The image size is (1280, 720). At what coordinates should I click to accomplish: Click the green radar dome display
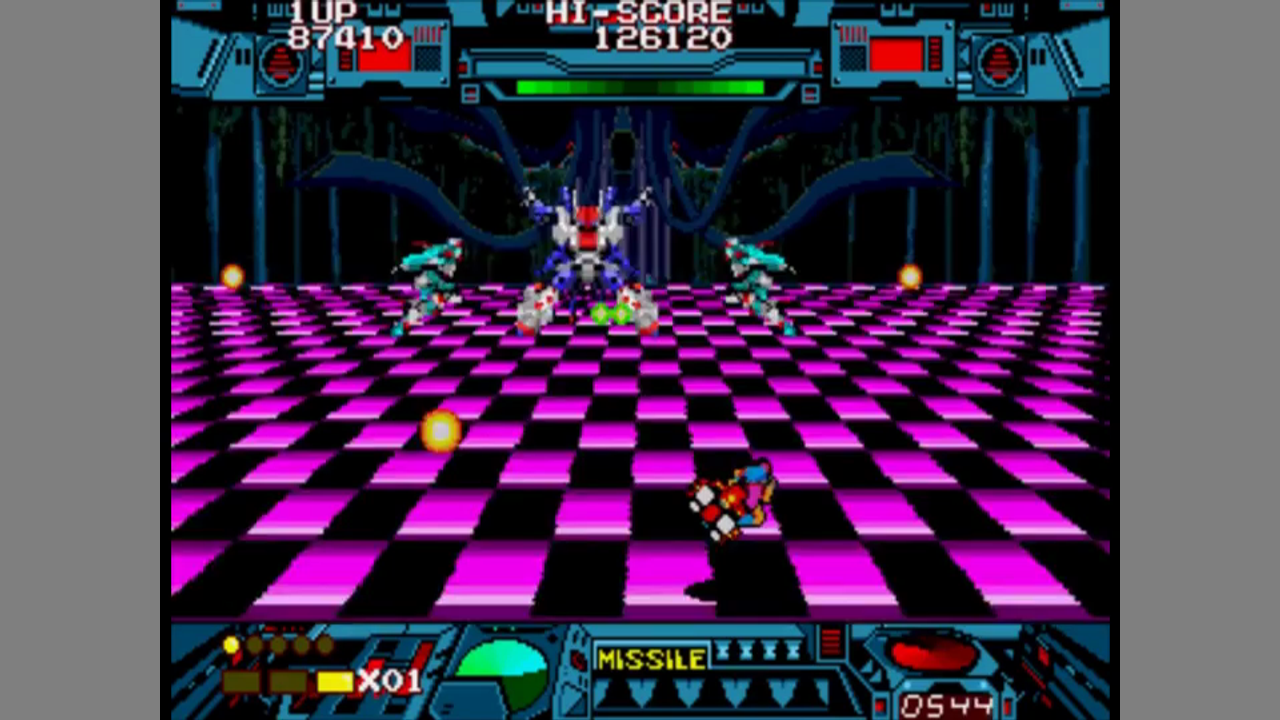(502, 673)
